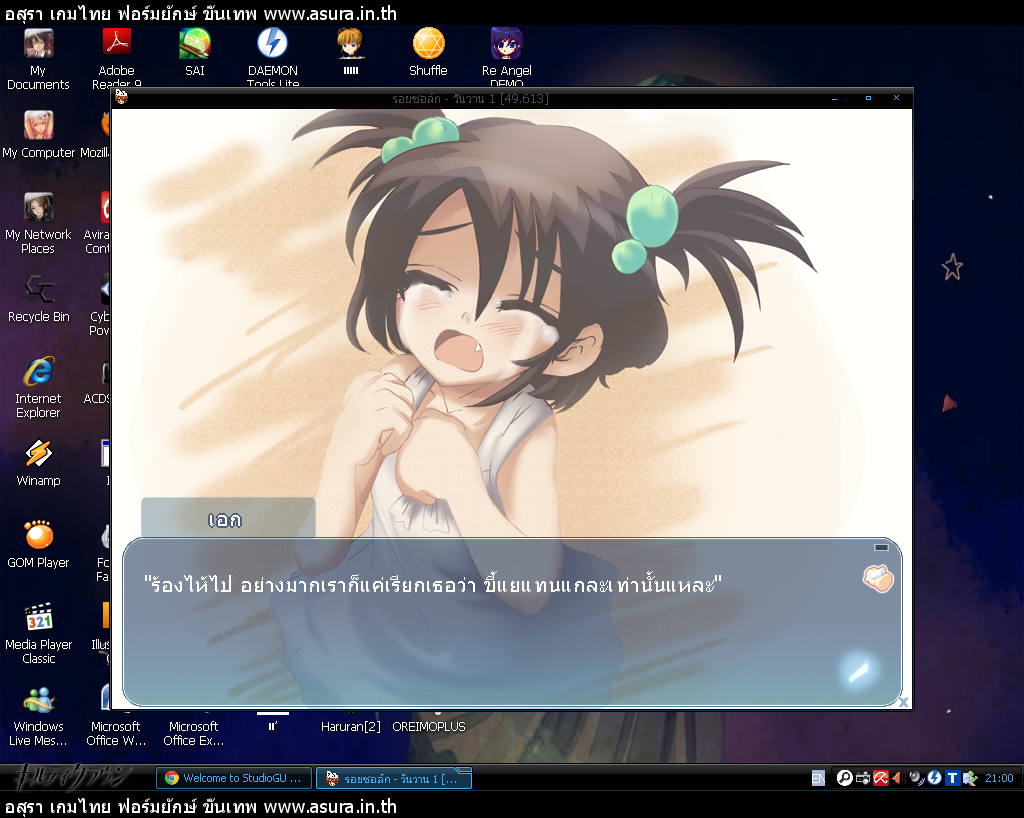The height and width of the screenshot is (818, 1024).
Task: Hide the message box with the small bar button
Action: click(x=881, y=548)
